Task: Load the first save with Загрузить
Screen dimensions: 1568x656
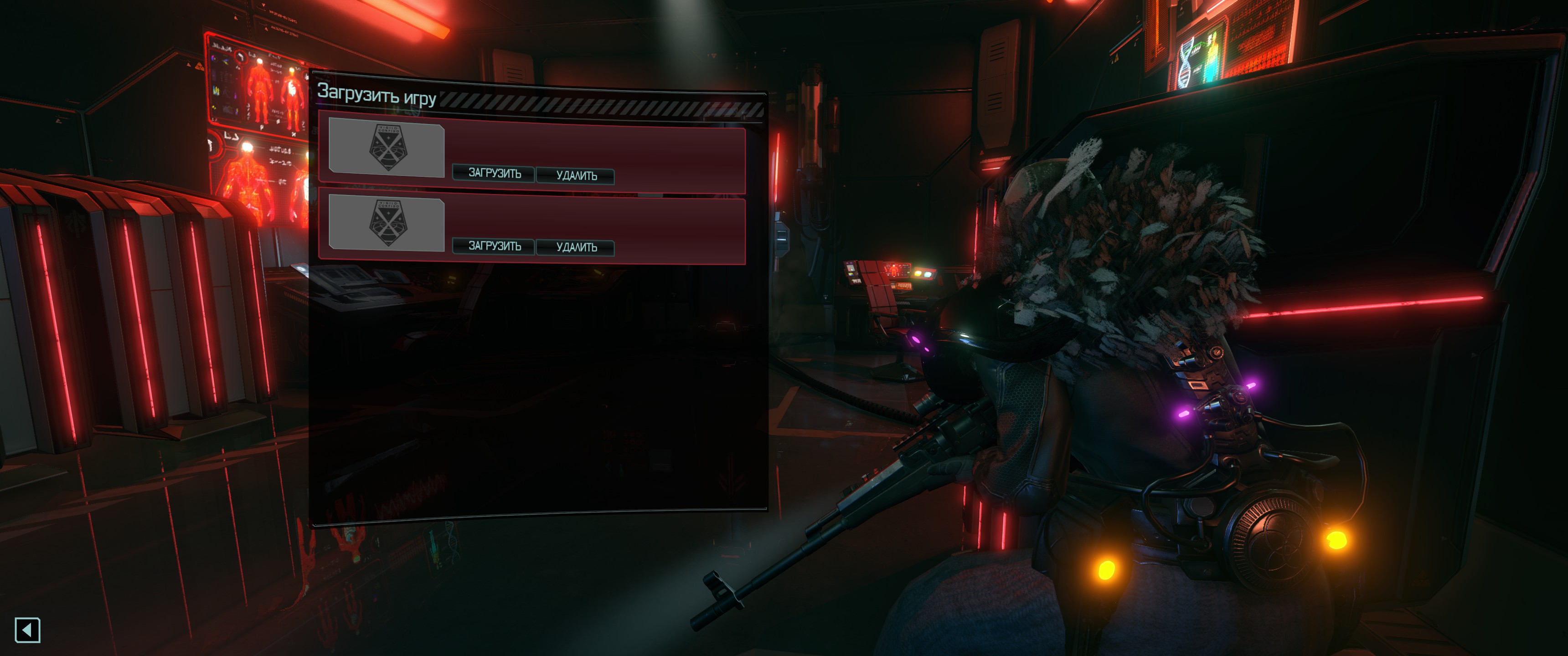Action: [494, 174]
